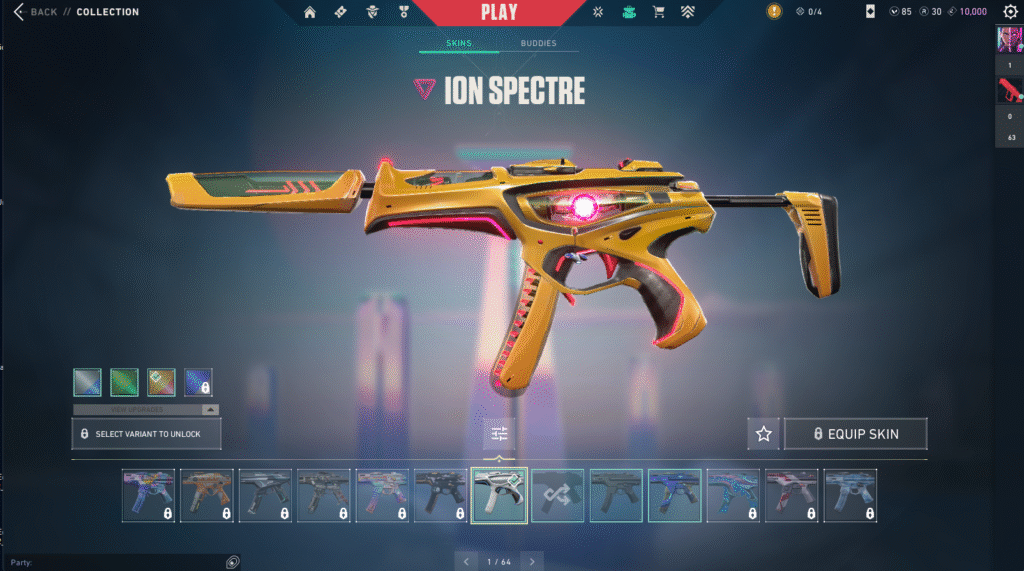Go to the previous page of skins

point(466,561)
